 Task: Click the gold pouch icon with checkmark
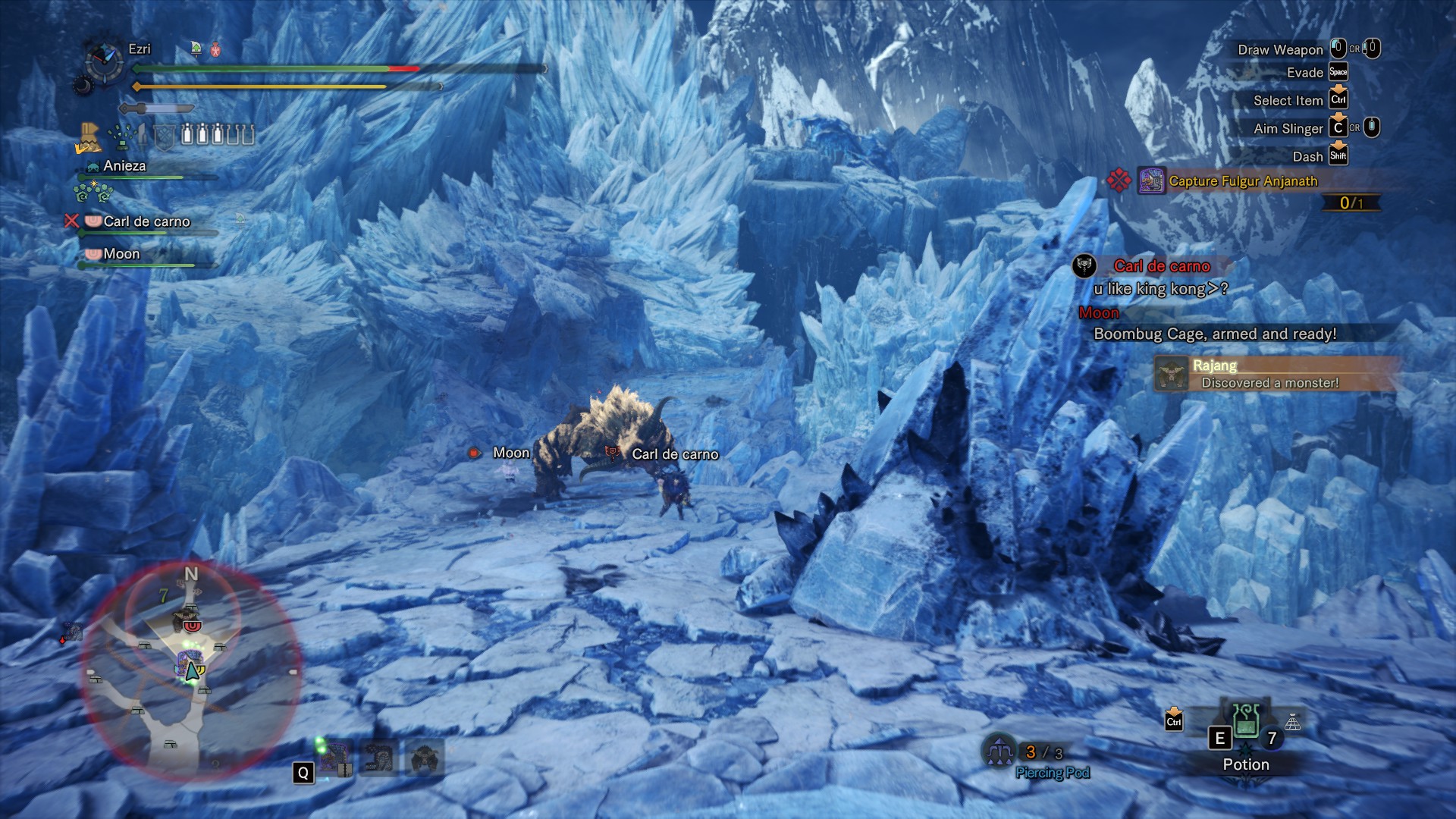[x=89, y=137]
